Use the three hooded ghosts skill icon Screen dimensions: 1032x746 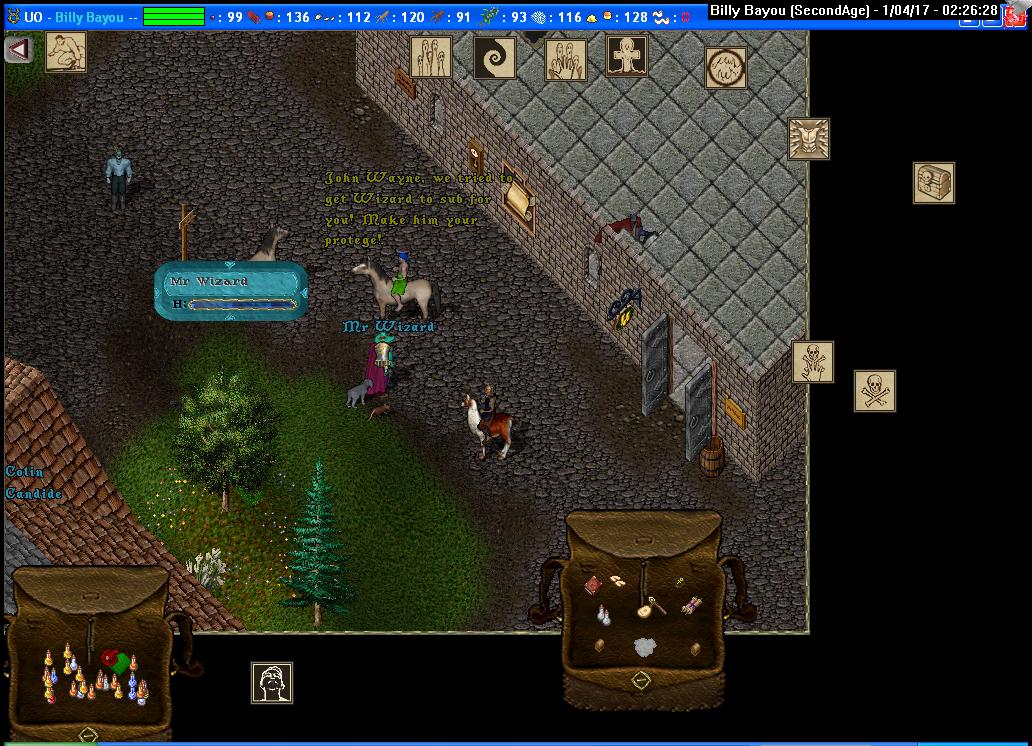[431, 57]
